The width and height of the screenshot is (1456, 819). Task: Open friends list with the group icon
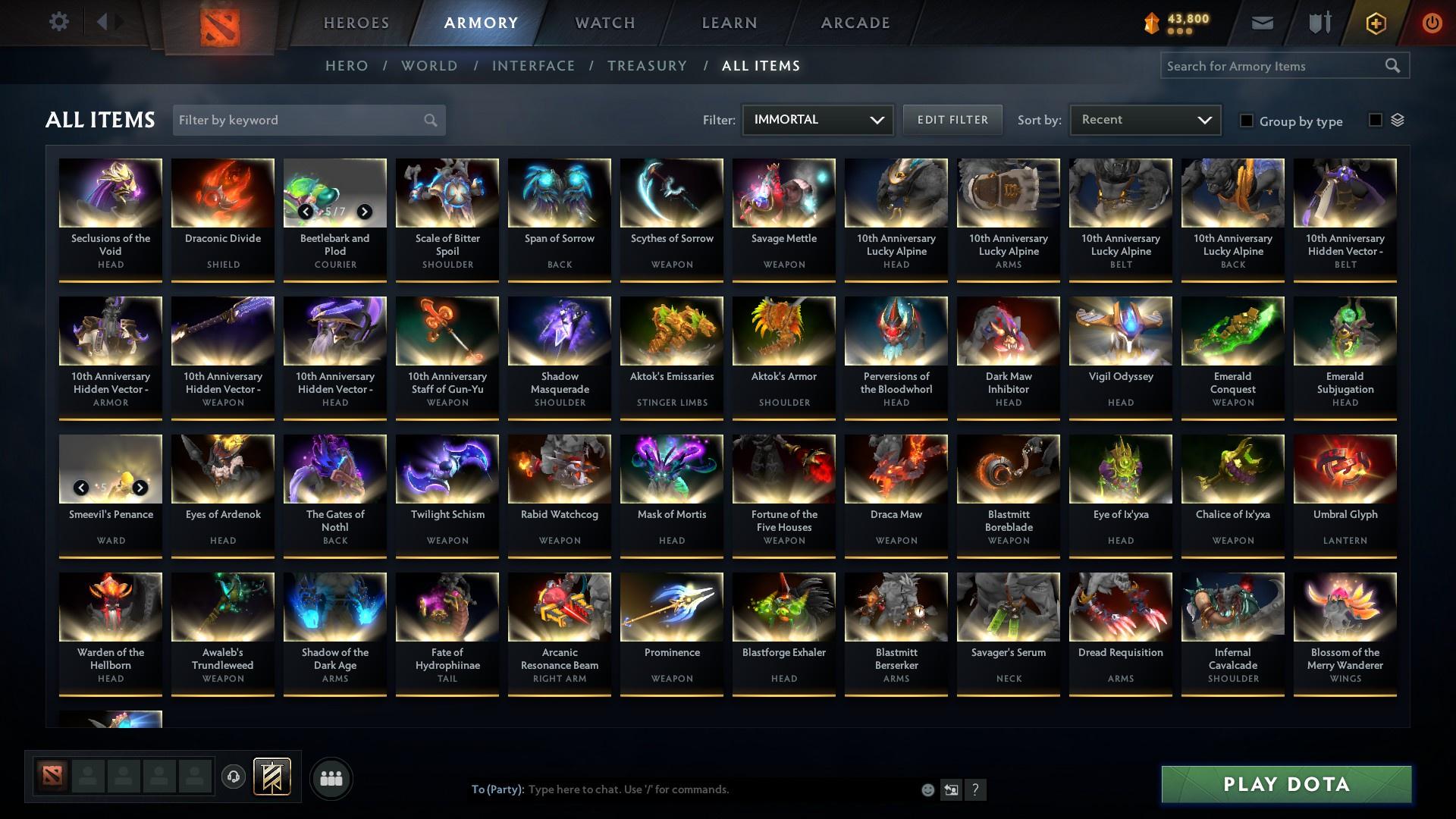pyautogui.click(x=331, y=778)
